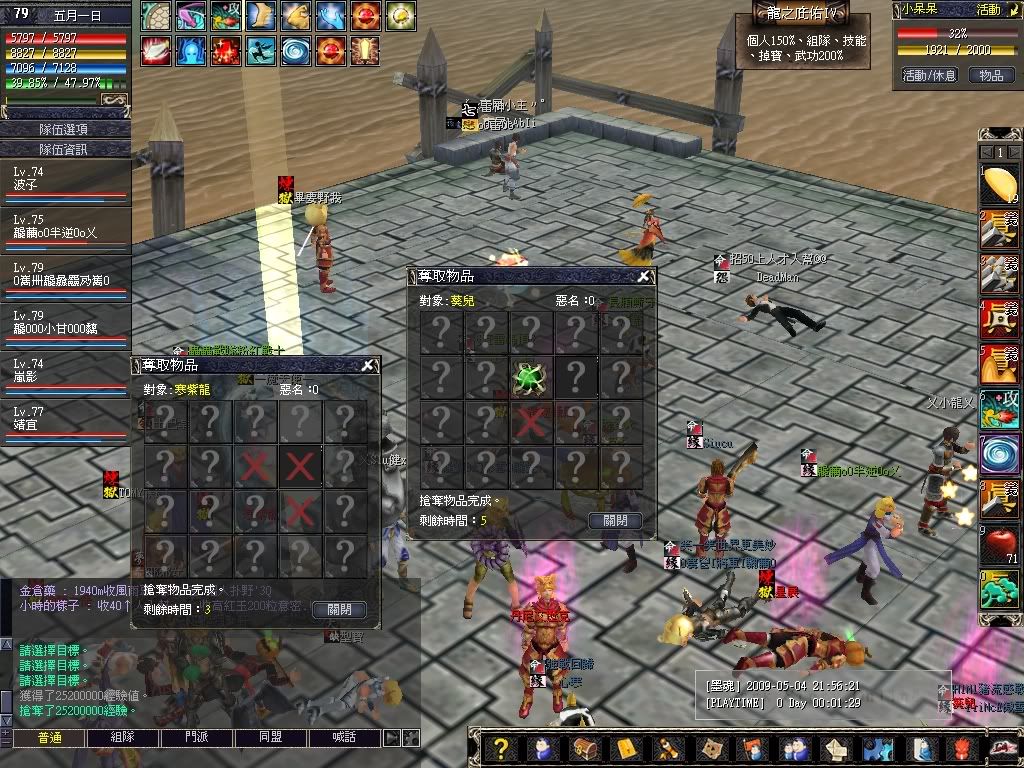Image resolution: width=1024 pixels, height=768 pixels.
Task: Switch chat to the 組隊 channel
Action: (x=123, y=738)
